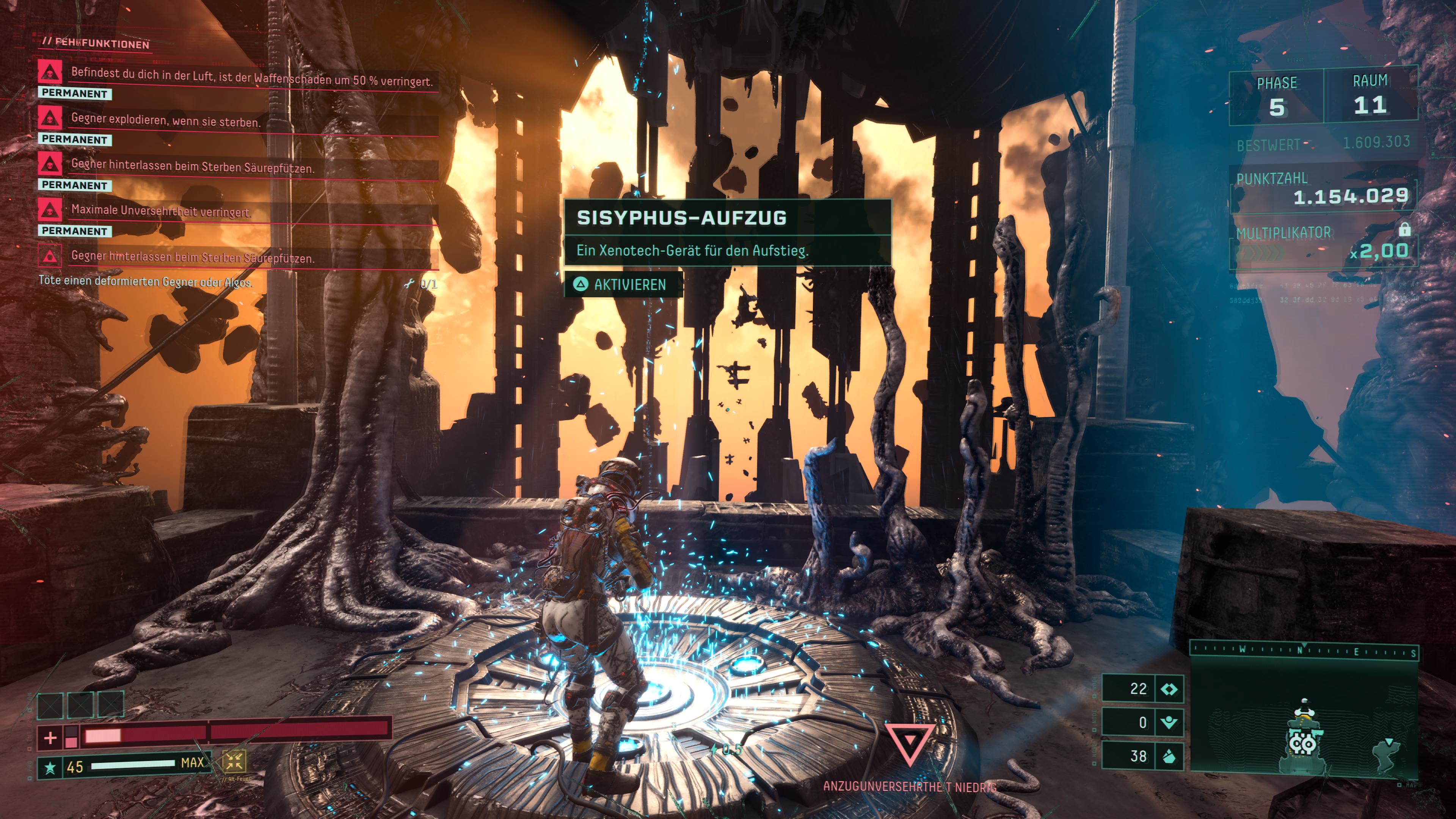Click the integrity plus icon by health bar

pos(50,737)
